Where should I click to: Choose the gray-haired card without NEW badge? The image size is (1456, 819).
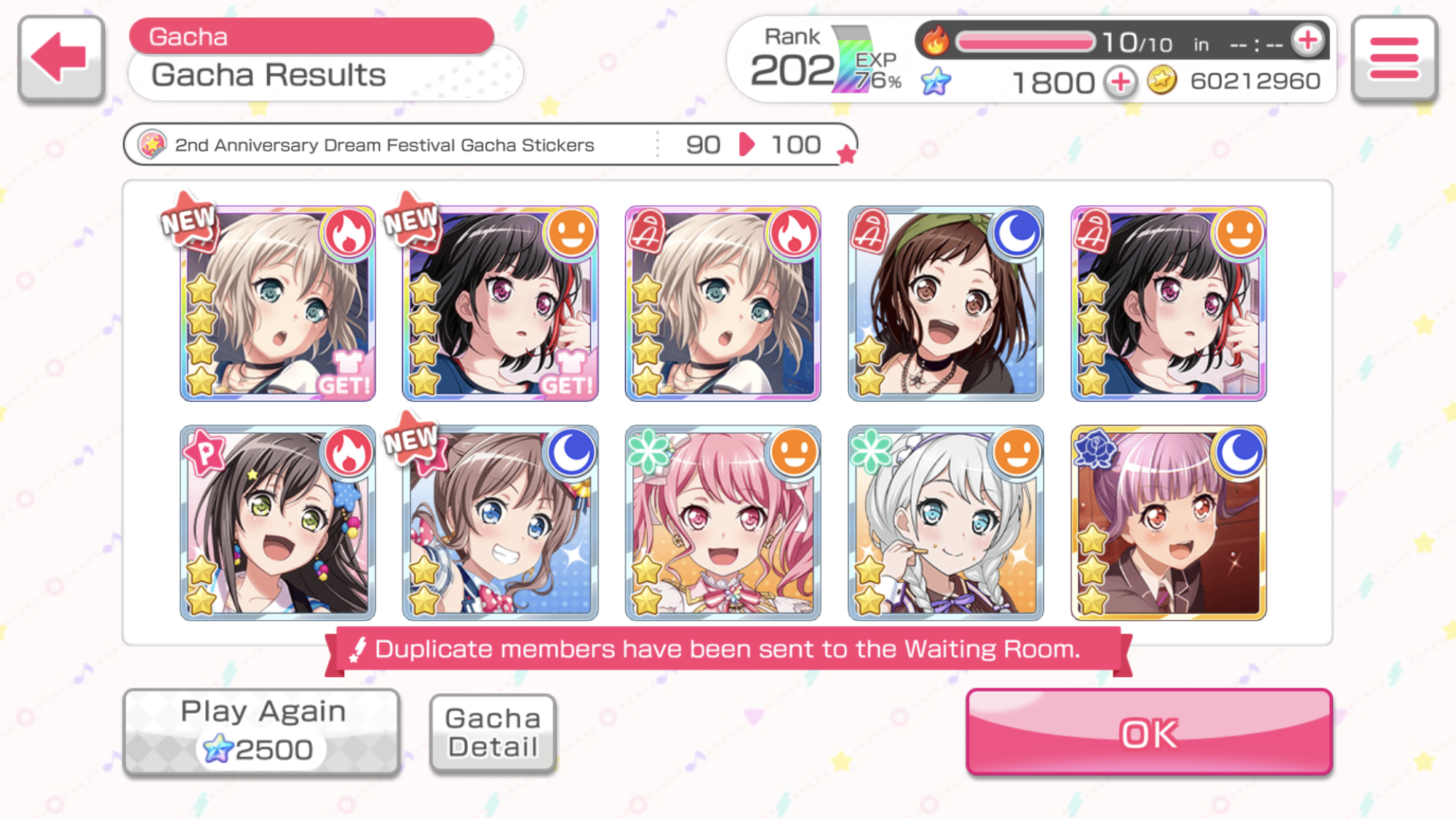pyautogui.click(x=723, y=304)
